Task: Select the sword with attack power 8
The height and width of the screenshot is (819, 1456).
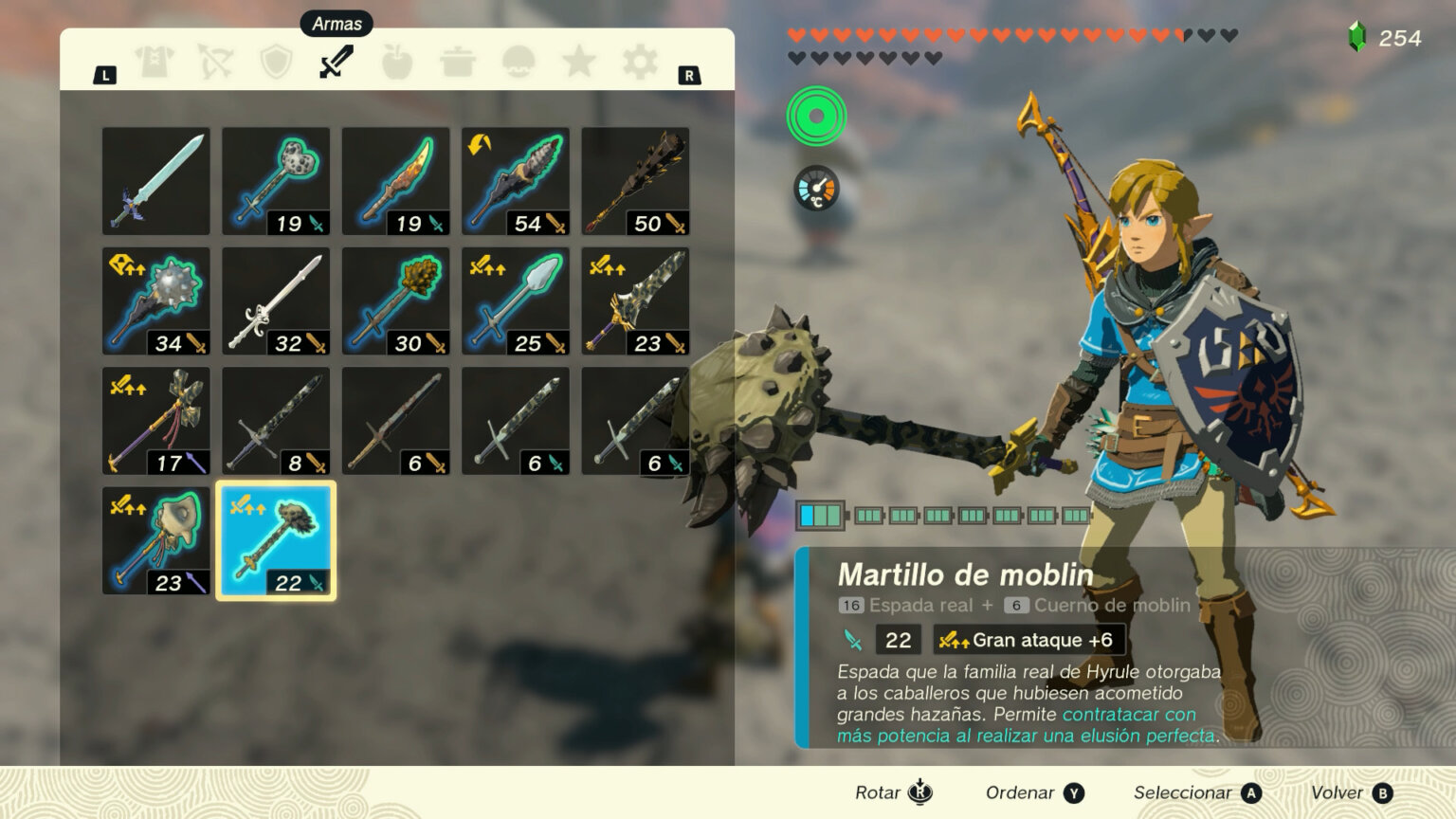Action: pyautogui.click(x=276, y=421)
